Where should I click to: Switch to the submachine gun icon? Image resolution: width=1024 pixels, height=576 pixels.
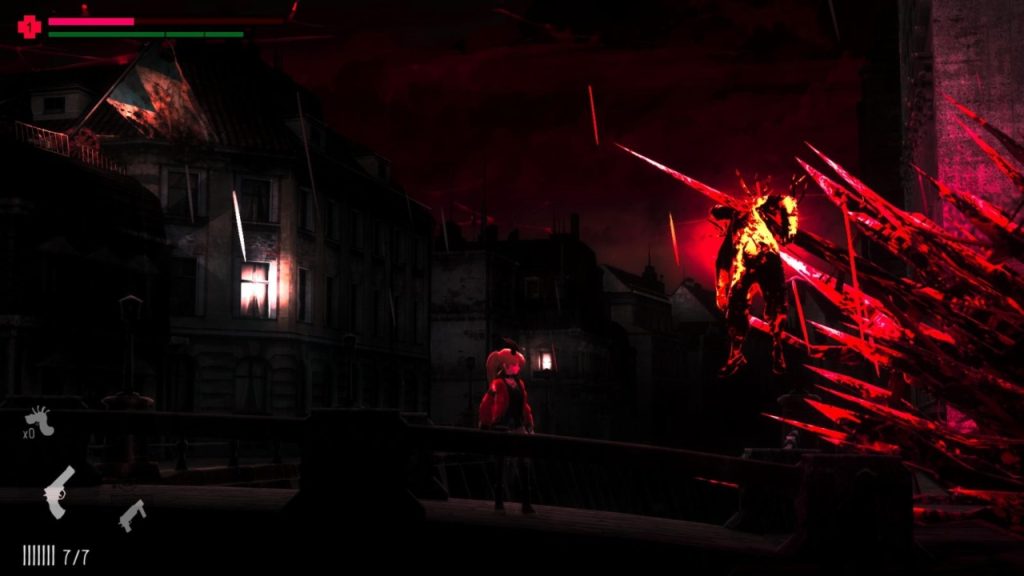tap(132, 514)
